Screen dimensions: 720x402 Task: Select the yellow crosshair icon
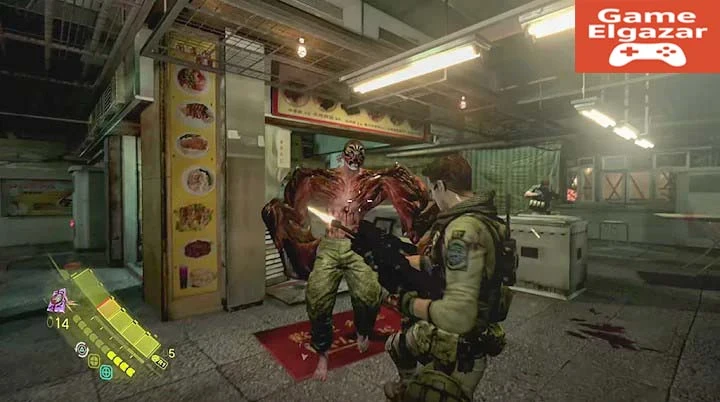(x=93, y=360)
